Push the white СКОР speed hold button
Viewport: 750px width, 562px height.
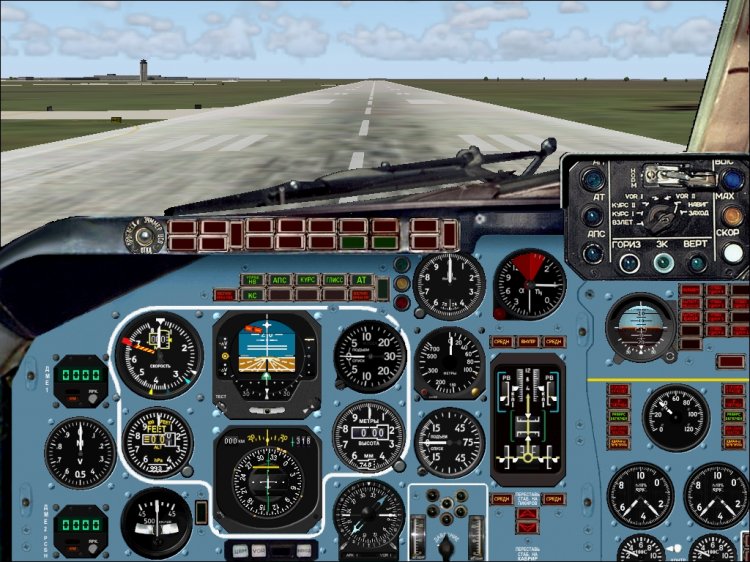coord(733,253)
